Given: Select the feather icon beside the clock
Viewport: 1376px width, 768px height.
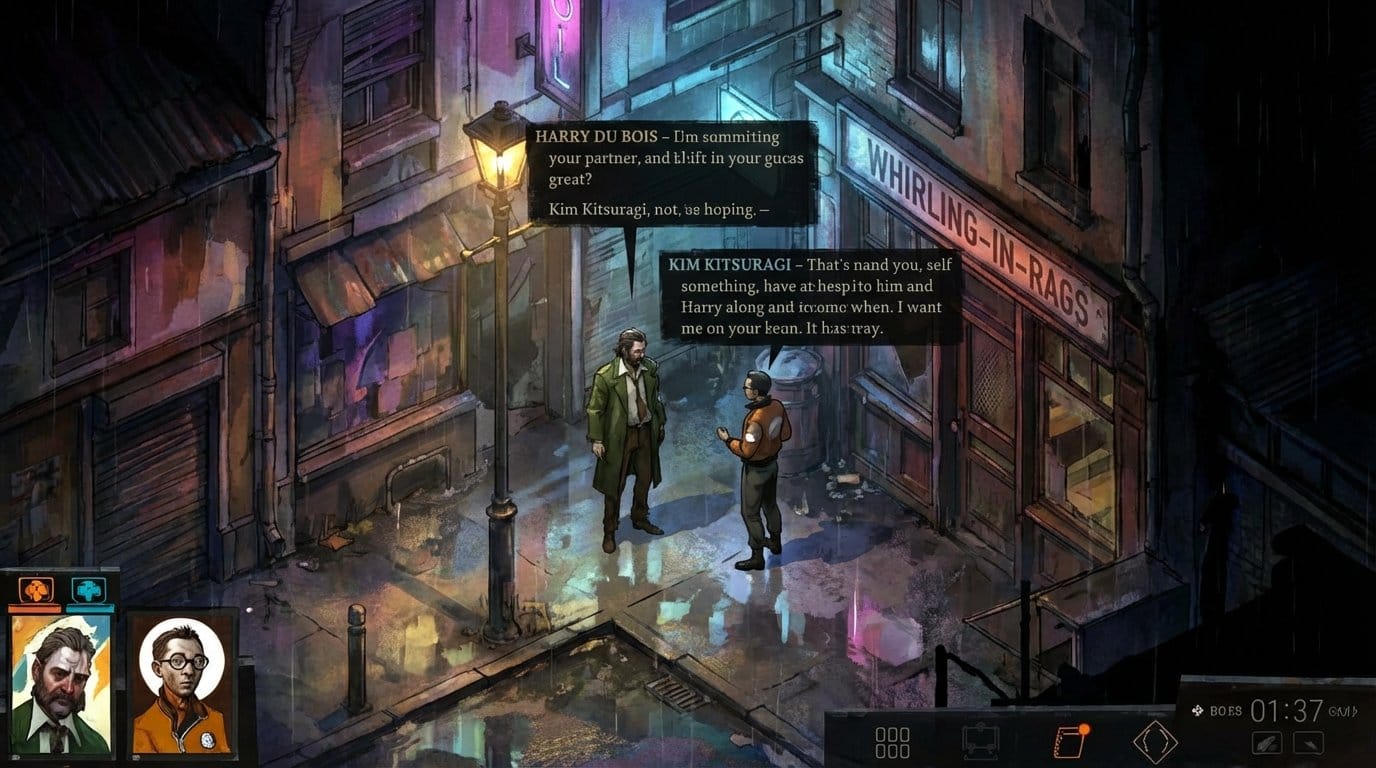Looking at the screenshot, I should tap(1265, 743).
